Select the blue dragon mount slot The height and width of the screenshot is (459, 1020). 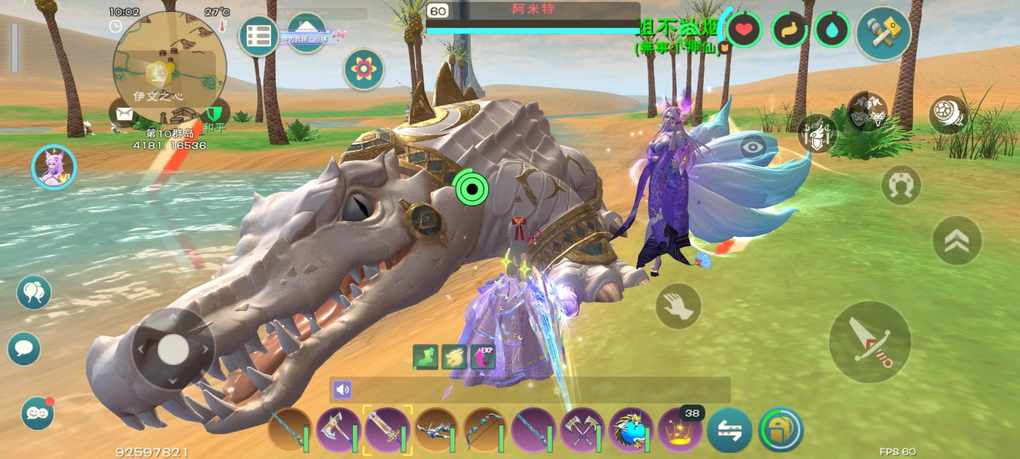click(x=631, y=430)
